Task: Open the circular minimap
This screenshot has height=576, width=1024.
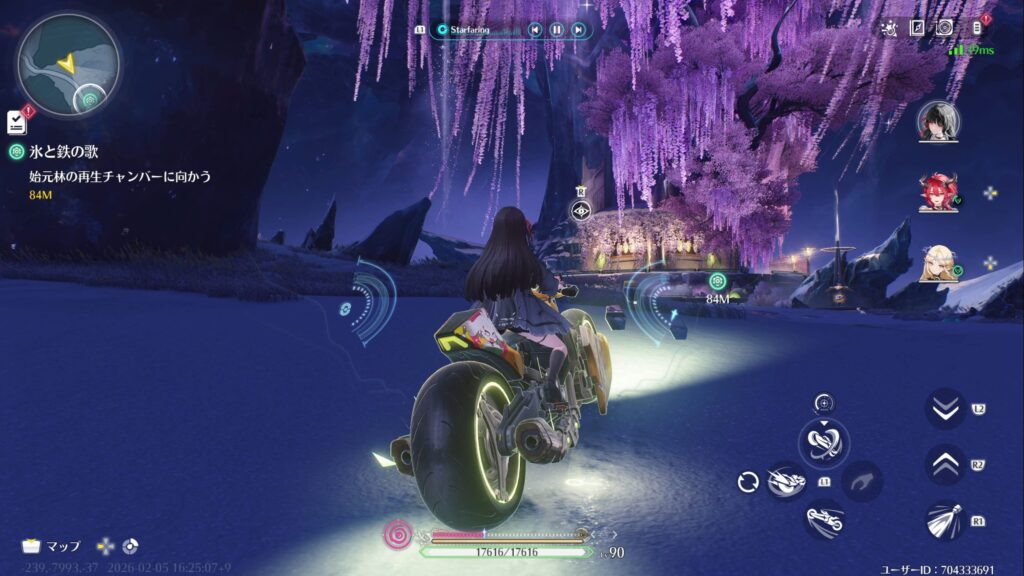Action: pos(68,64)
